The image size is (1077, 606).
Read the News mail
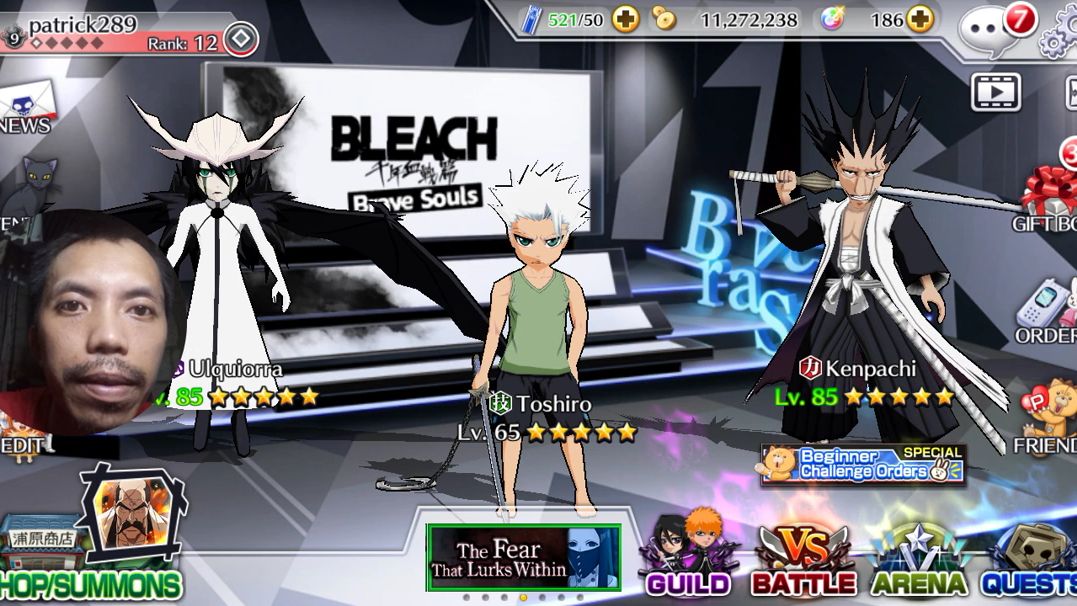click(x=22, y=107)
